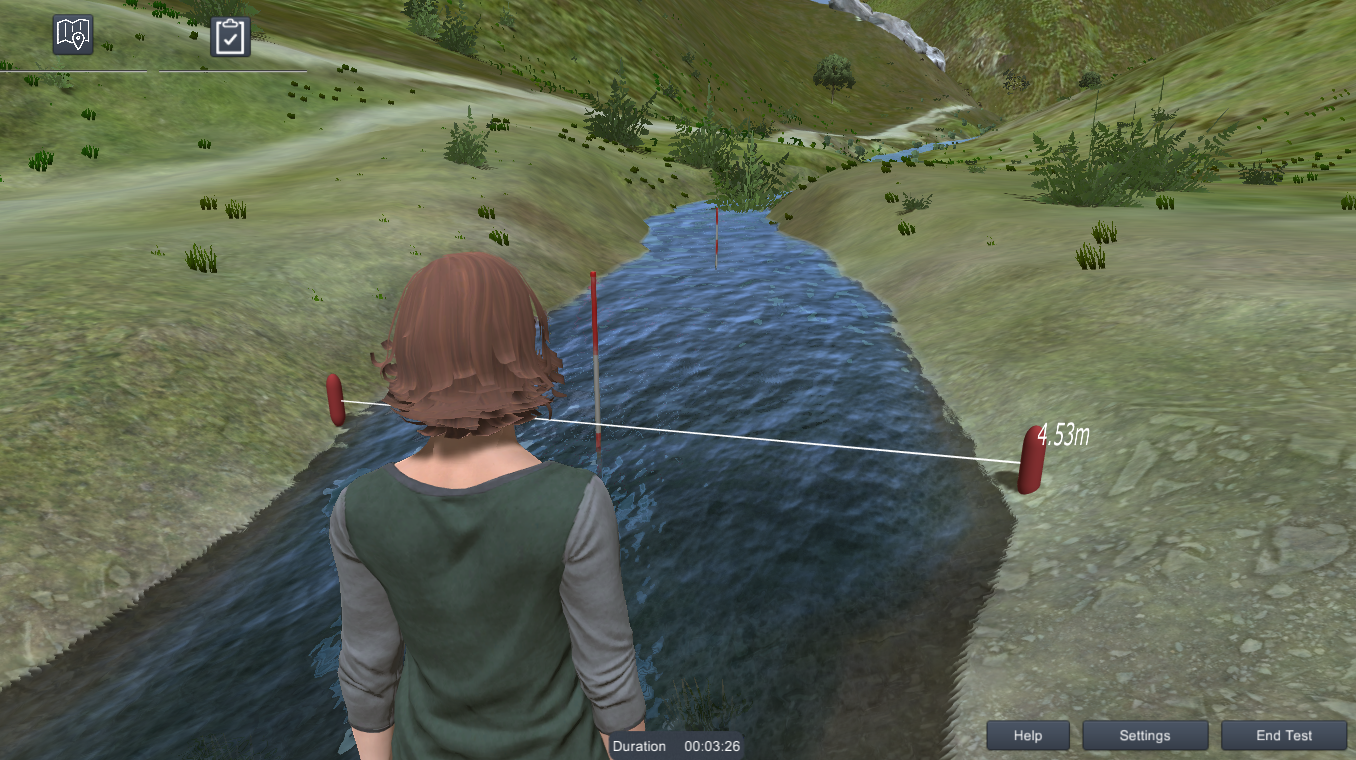Click the 4,53m distance label

(1063, 433)
